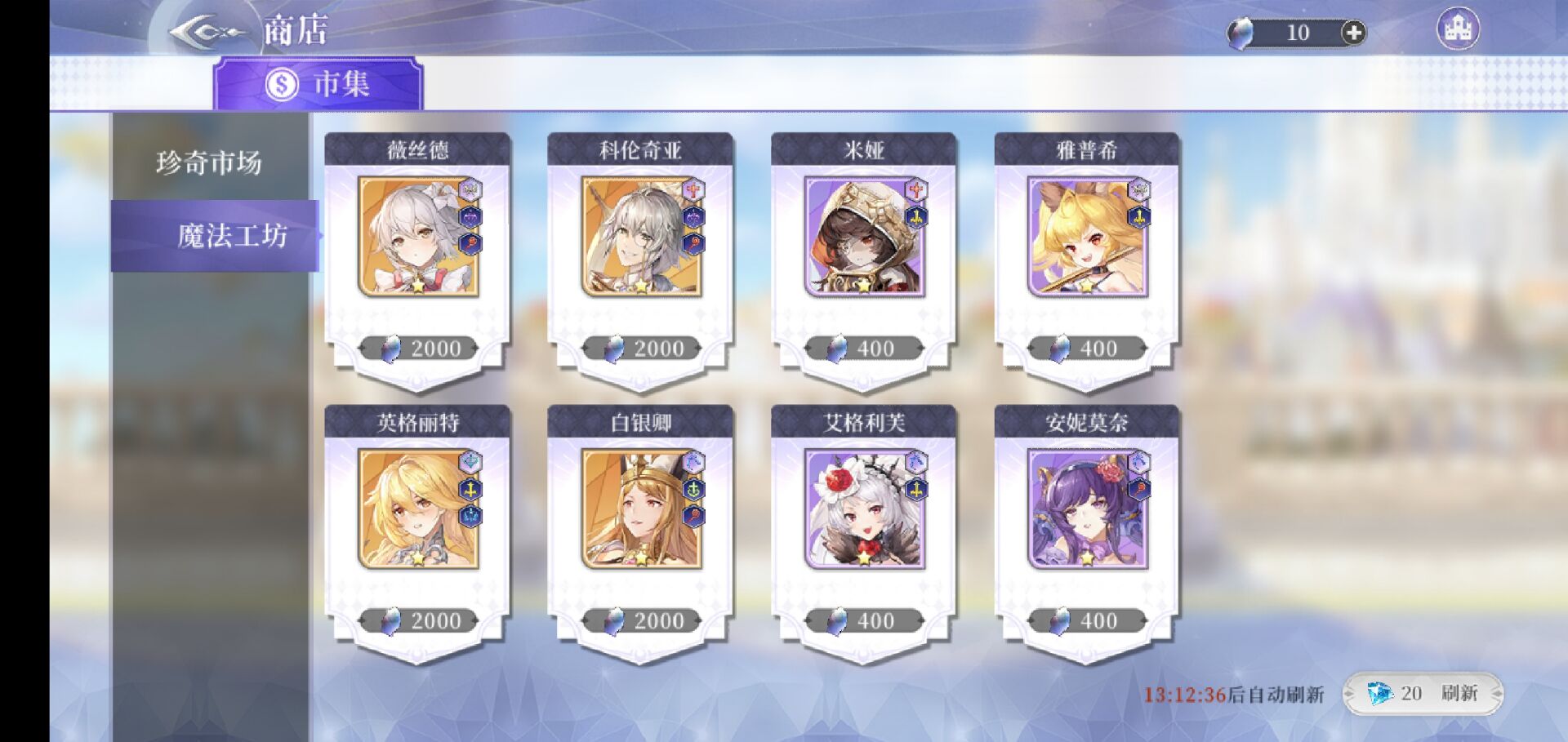Viewport: 1568px width, 742px height.
Task: Refresh the shop for 20 gems
Action: [x=1423, y=694]
